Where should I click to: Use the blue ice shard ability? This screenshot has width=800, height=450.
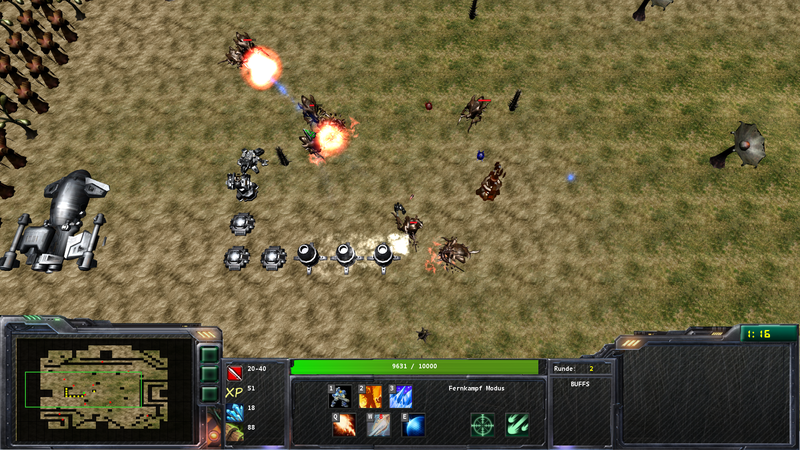401,397
